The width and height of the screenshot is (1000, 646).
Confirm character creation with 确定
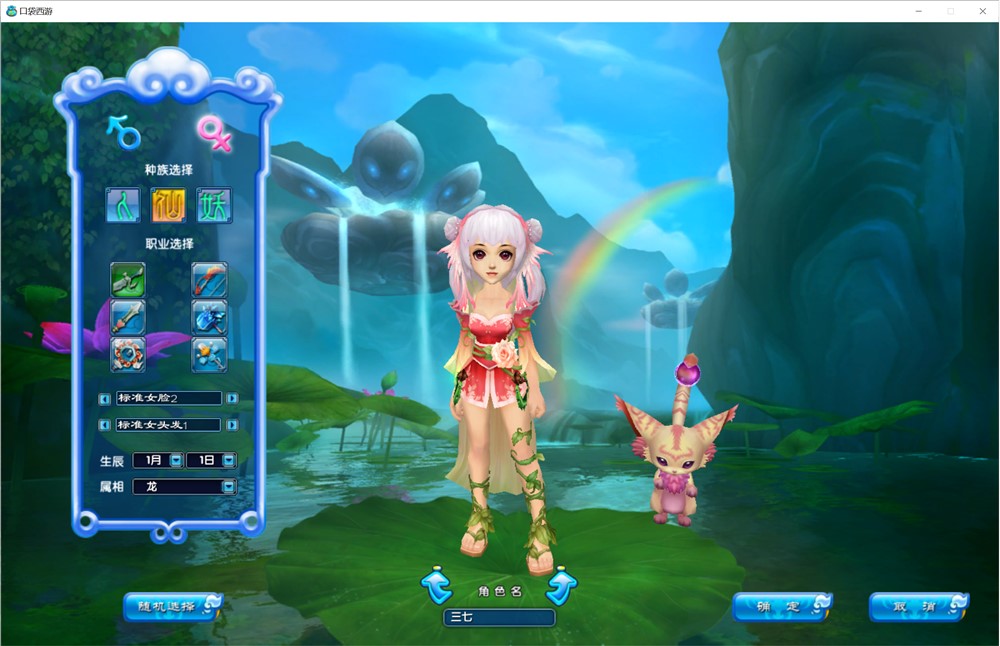[x=782, y=606]
